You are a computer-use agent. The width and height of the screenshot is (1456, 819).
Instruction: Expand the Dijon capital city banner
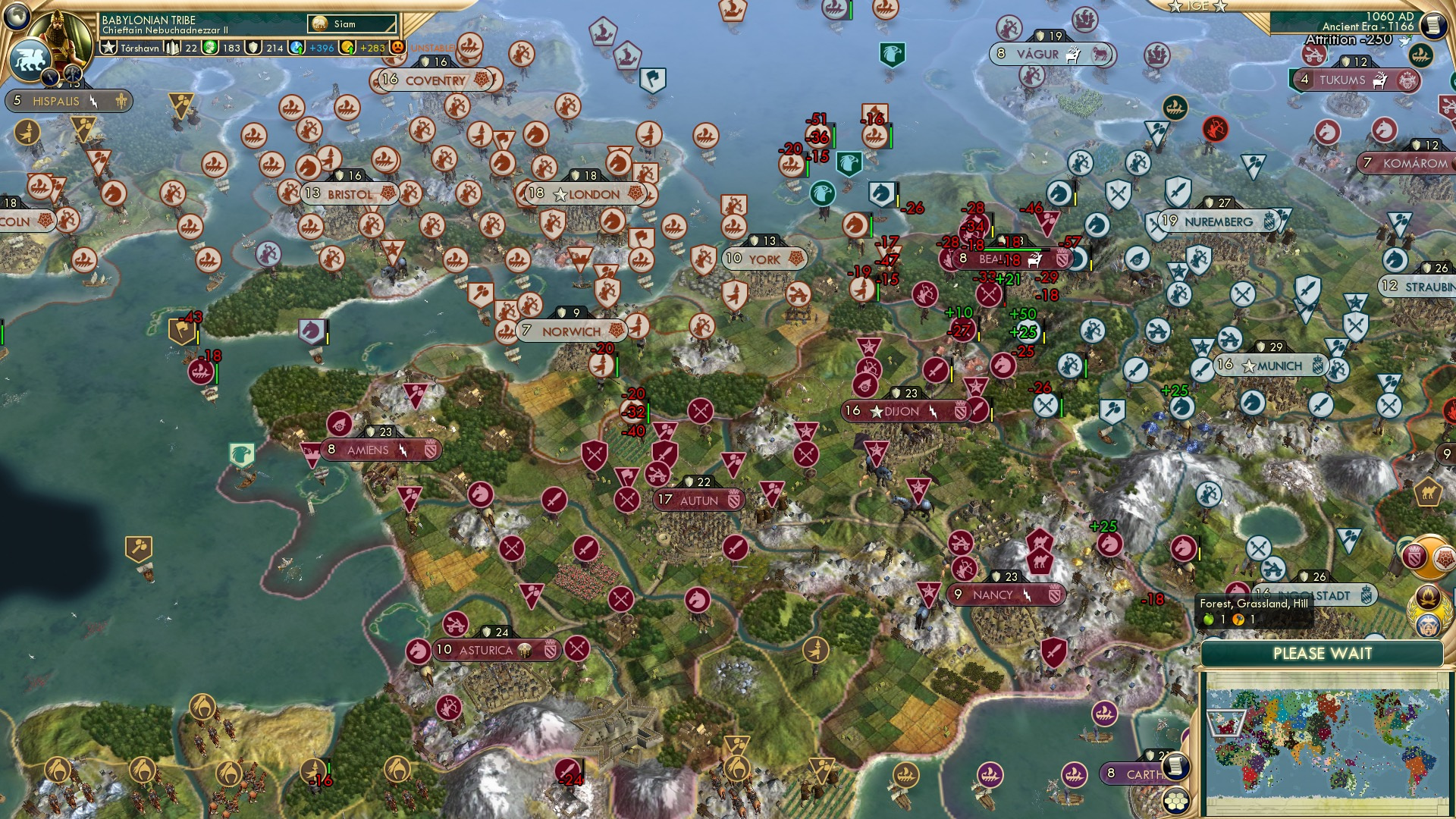899,410
